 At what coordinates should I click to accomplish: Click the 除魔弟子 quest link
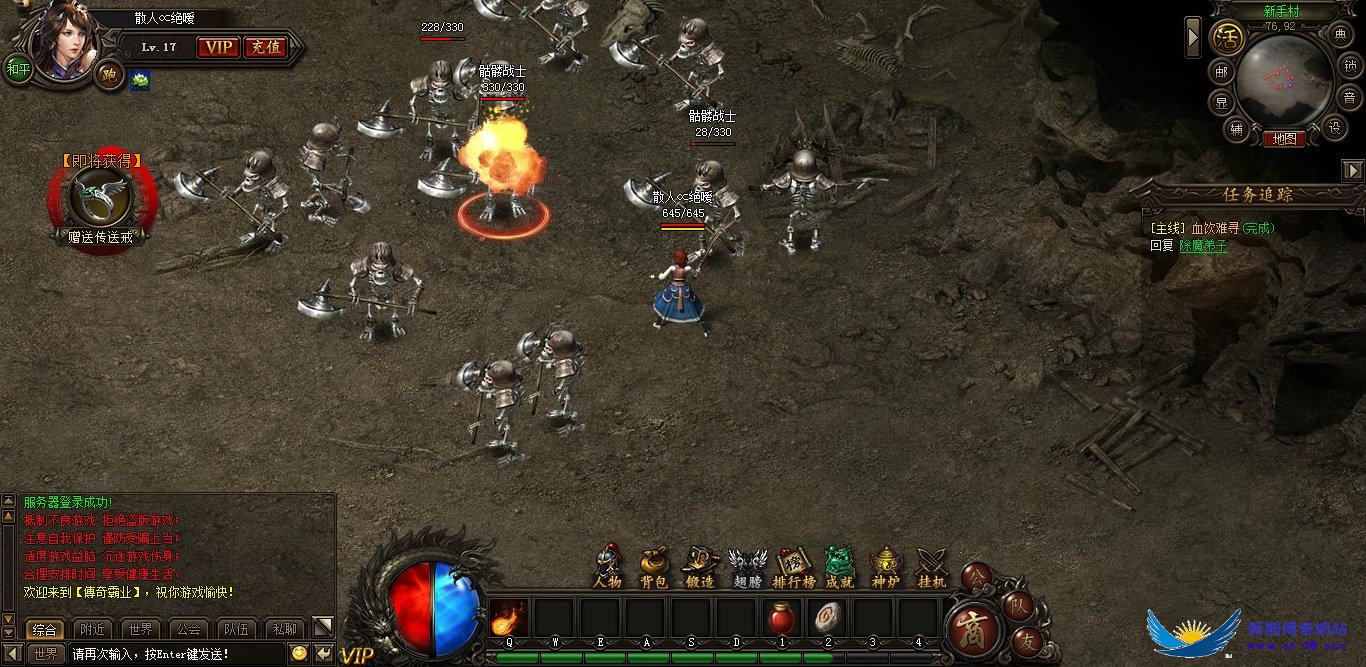pyautogui.click(x=1202, y=245)
